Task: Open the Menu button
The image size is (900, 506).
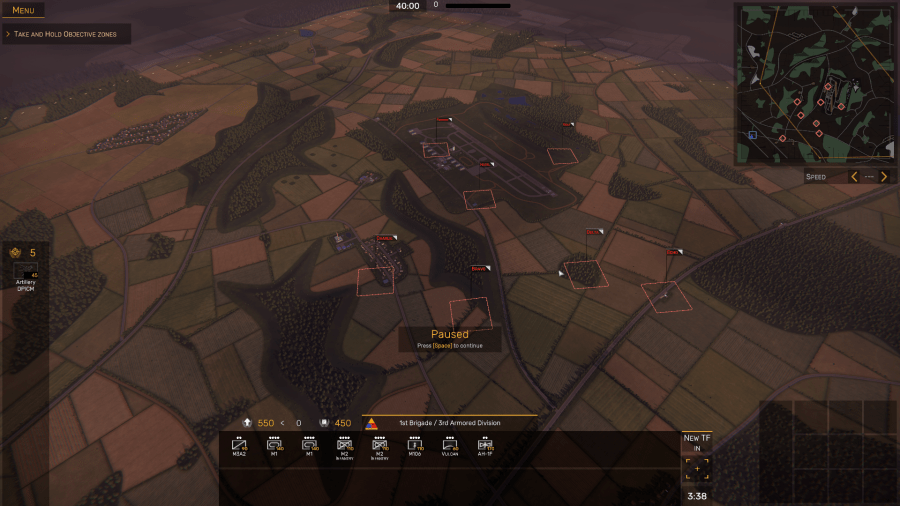Action: pyautogui.click(x=23, y=10)
